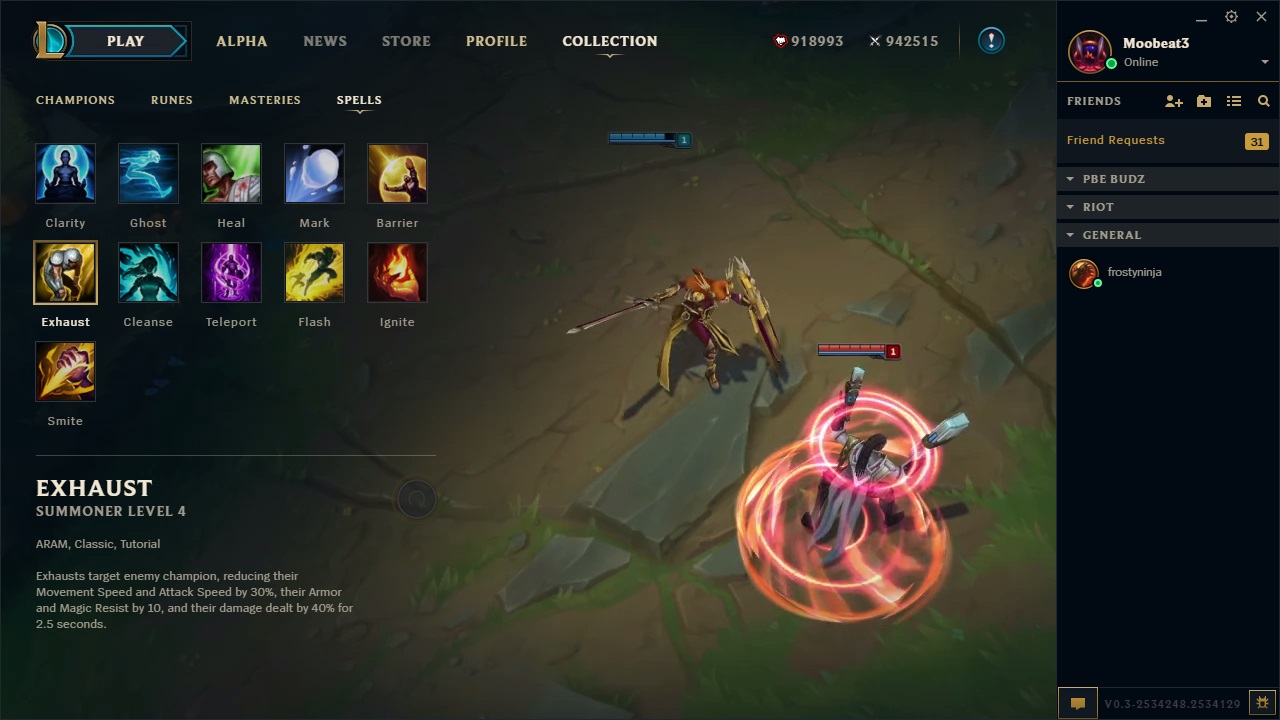
Task: Select the Cleanse summoner spell icon
Action: coord(148,272)
